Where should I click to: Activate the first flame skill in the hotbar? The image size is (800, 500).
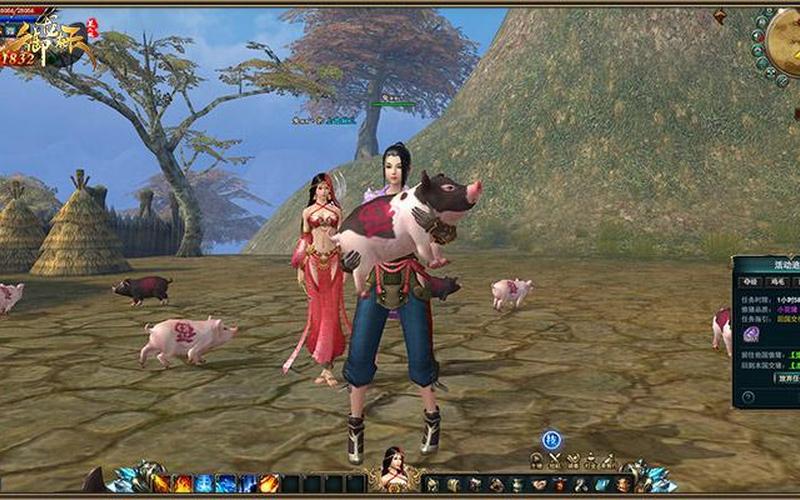point(161,483)
